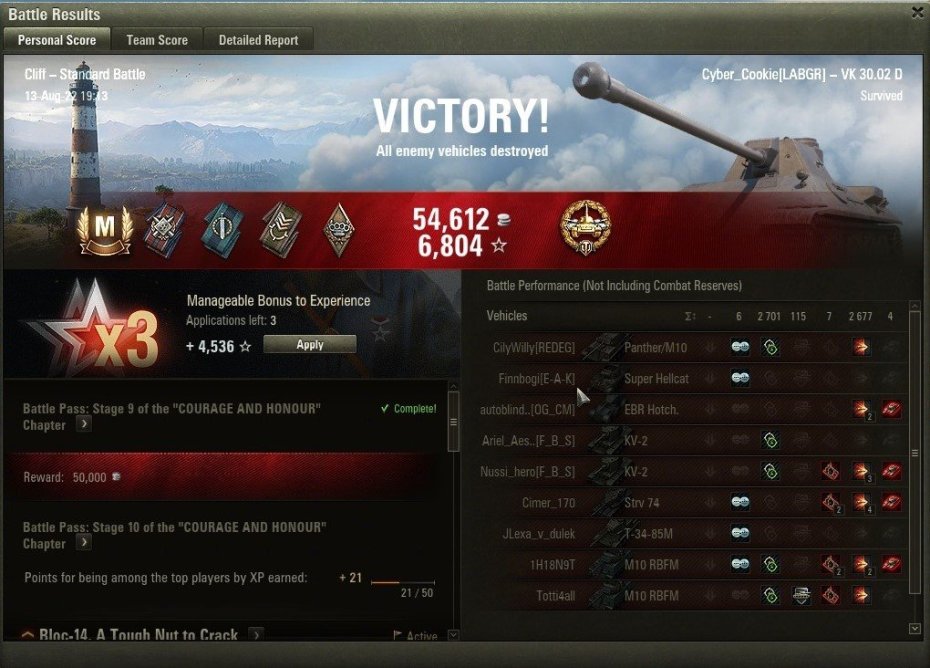Image resolution: width=930 pixels, height=668 pixels.
Task: Close the Battle Results window
Action: pos(917,13)
